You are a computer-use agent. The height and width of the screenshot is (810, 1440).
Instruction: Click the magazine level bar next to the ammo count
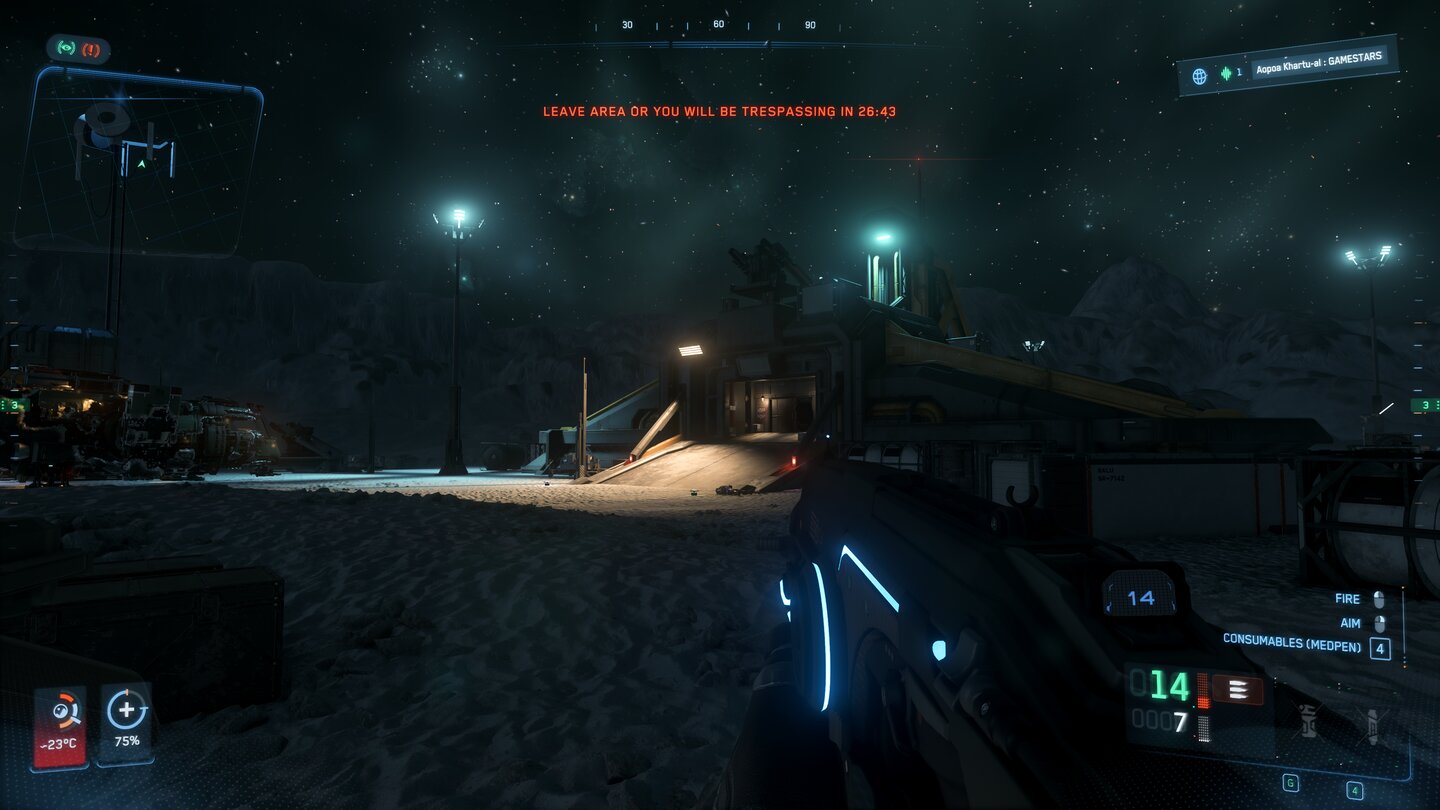coord(1203,693)
